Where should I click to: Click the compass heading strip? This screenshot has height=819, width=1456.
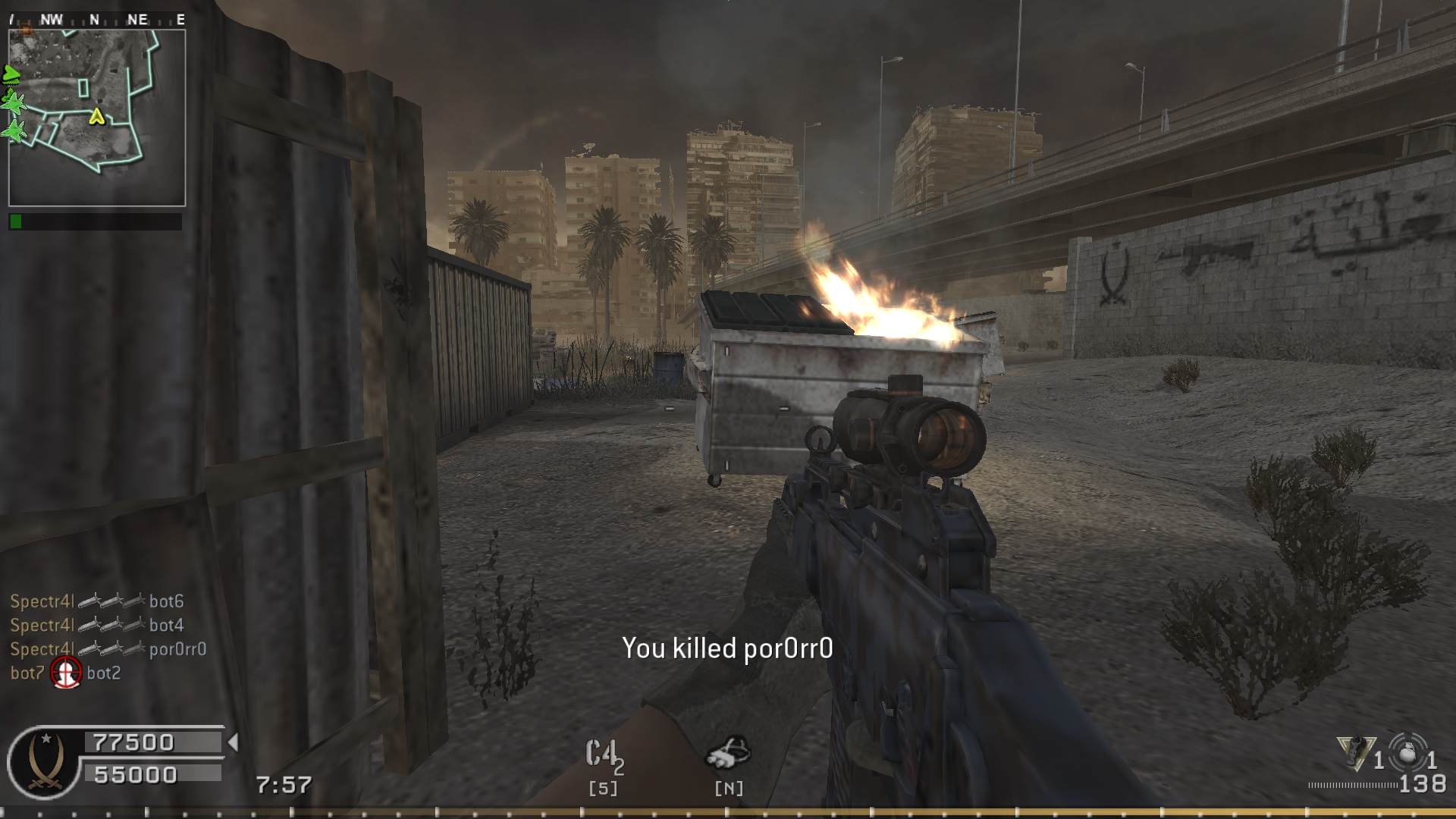97,20
